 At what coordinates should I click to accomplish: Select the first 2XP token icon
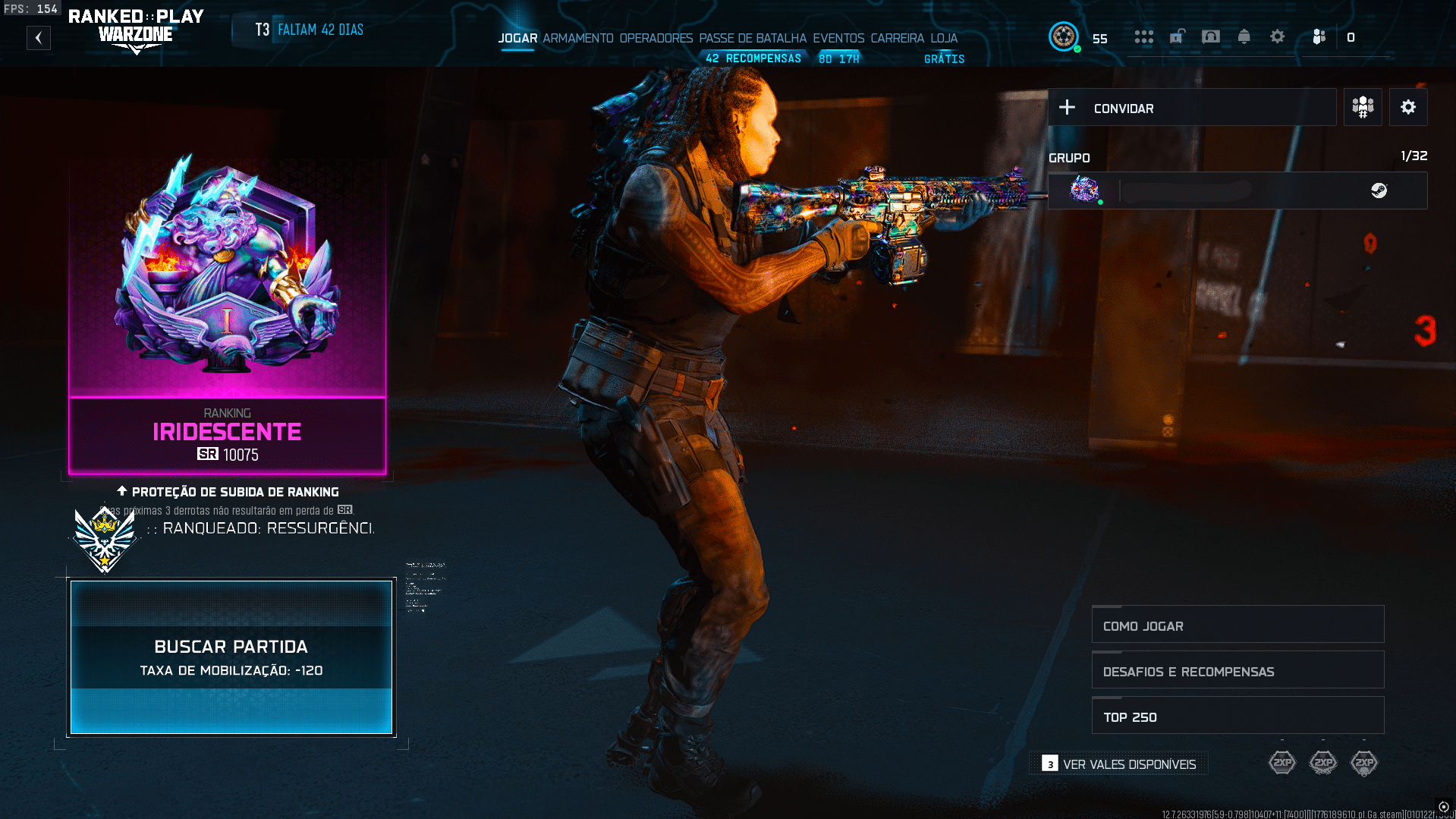click(x=1282, y=762)
